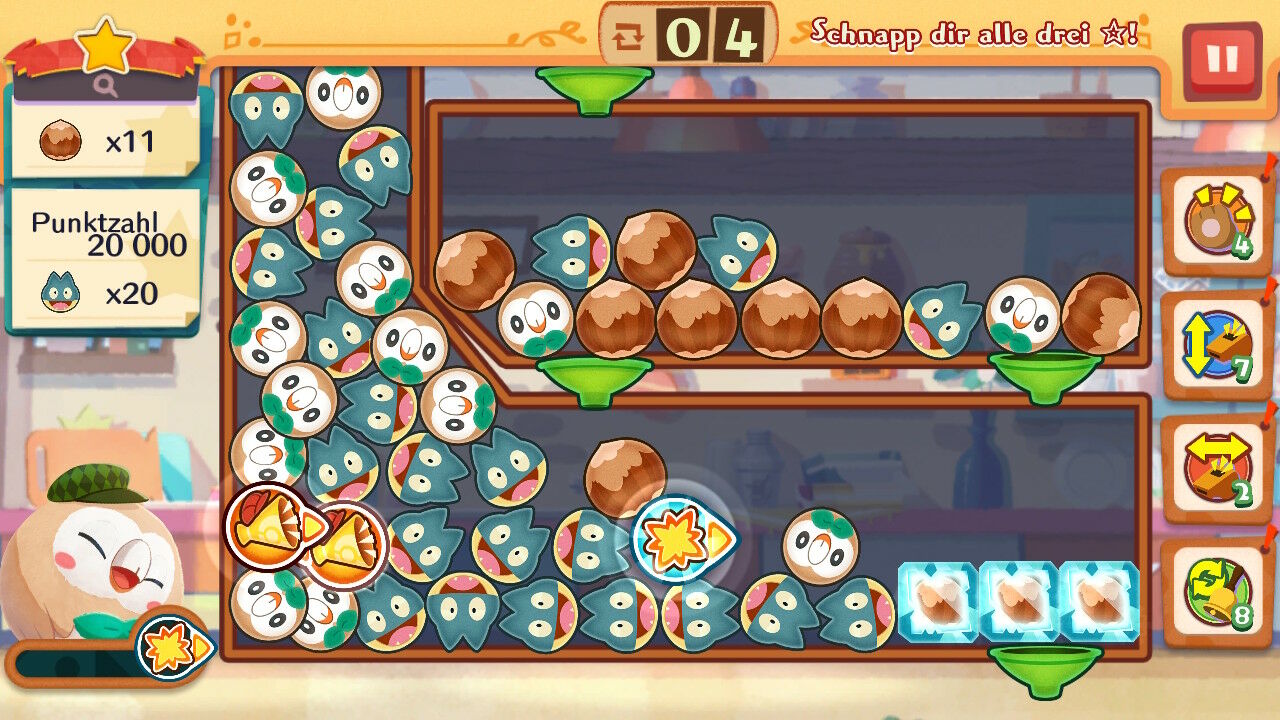
Task: Activate the vertical-arrow whistle power-up
Action: point(1216,347)
